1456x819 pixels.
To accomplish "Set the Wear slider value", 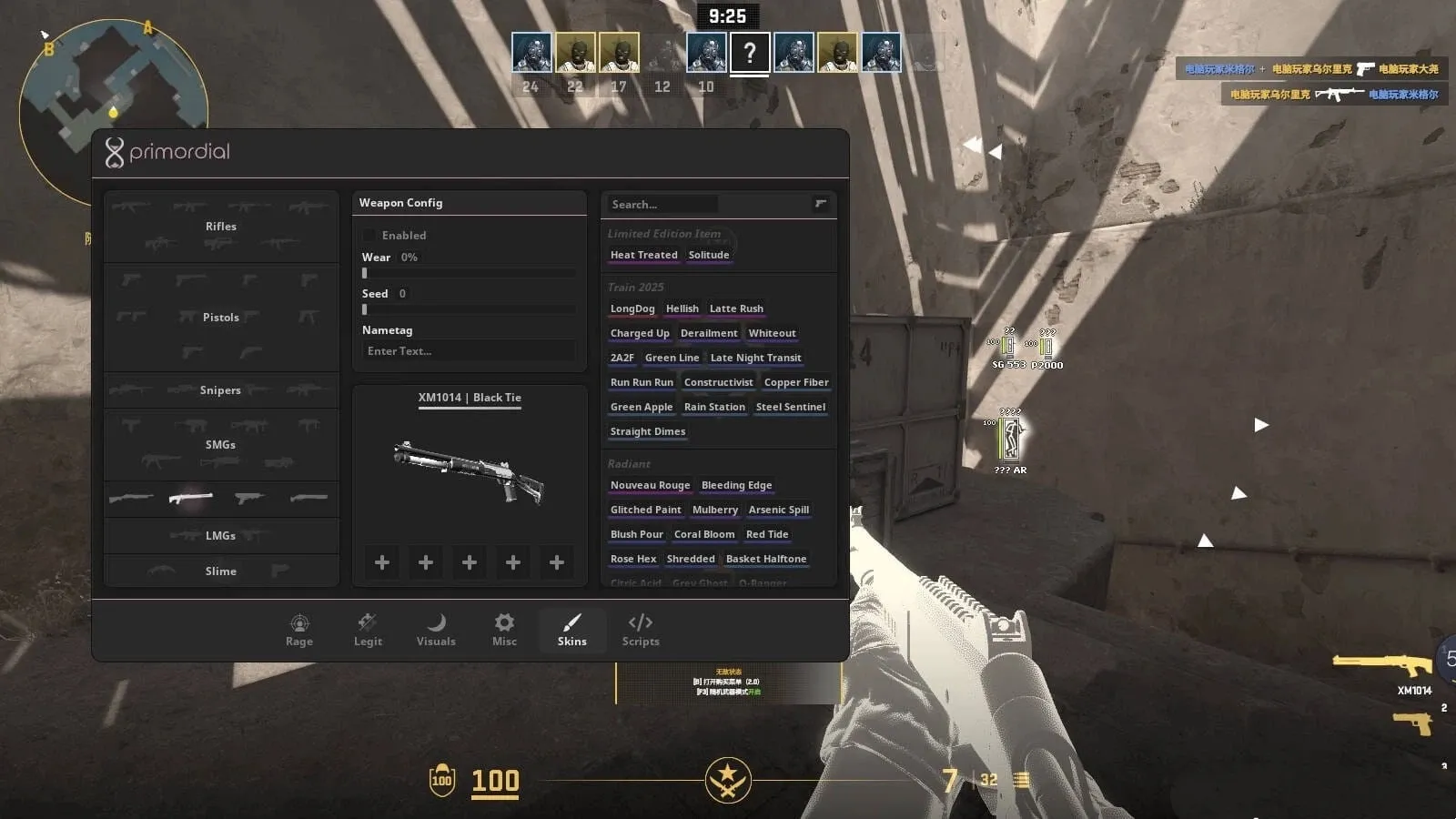I will tap(469, 273).
